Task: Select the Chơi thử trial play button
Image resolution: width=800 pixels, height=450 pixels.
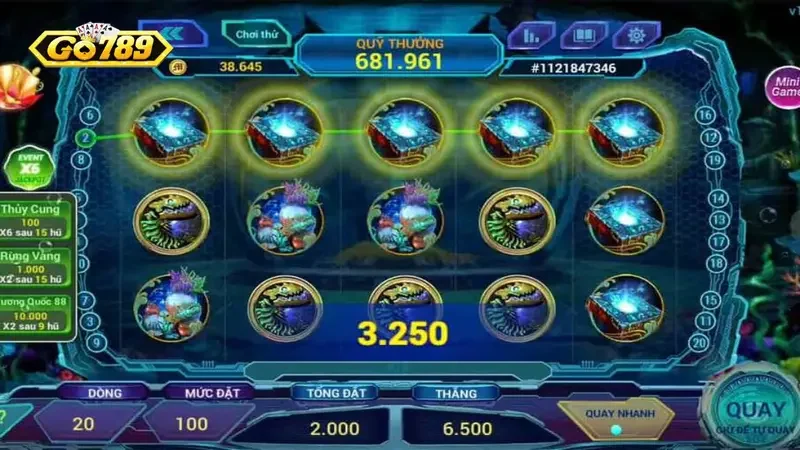Action: [256, 34]
